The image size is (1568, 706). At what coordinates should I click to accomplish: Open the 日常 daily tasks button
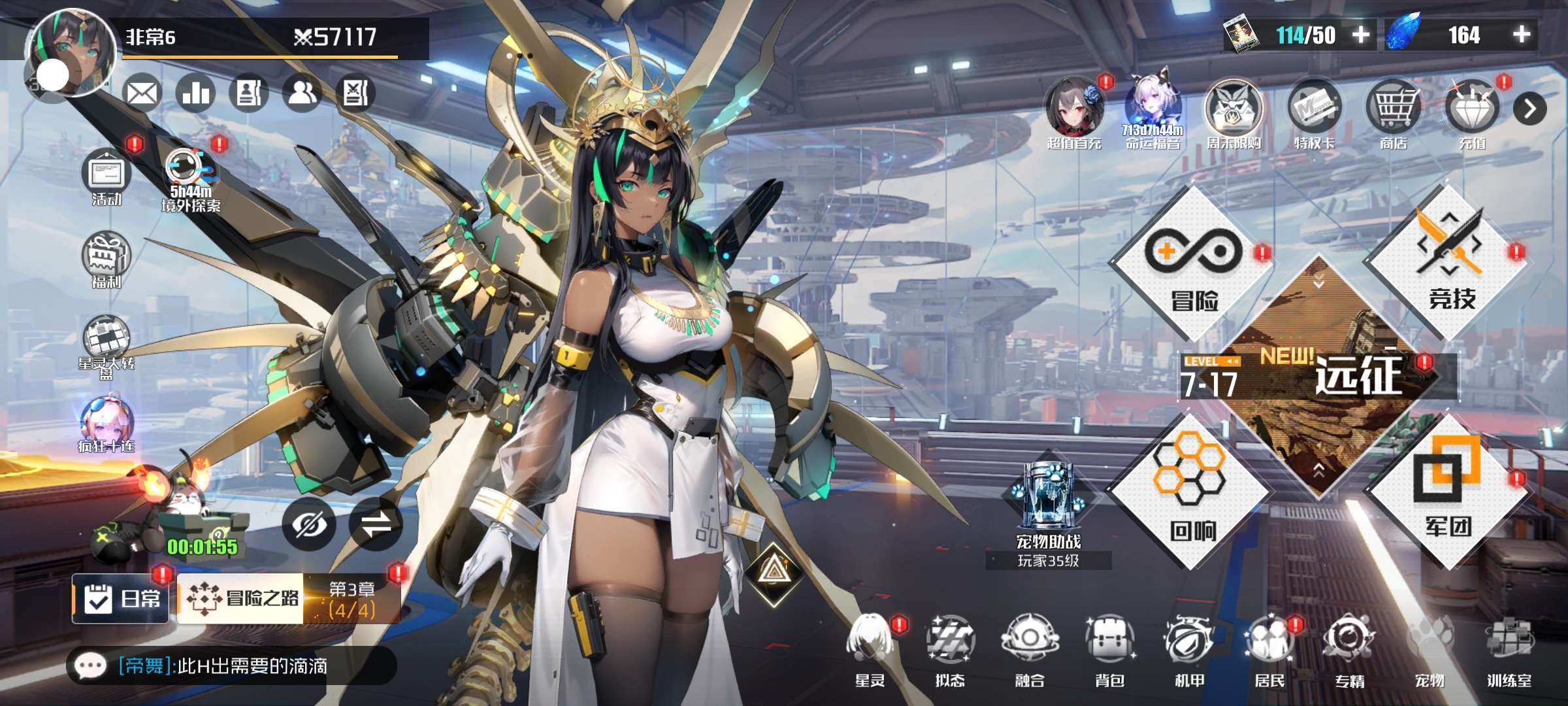122,598
